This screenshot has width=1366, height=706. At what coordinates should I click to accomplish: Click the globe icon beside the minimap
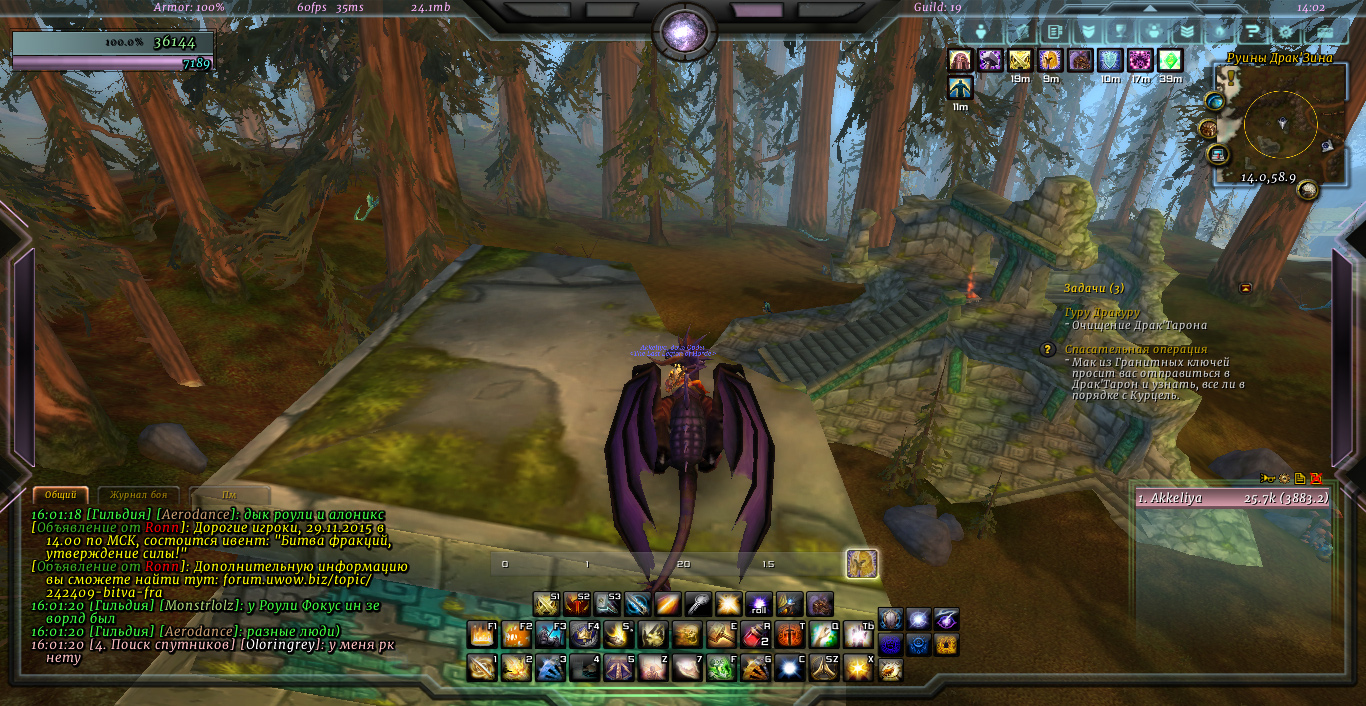click(1215, 101)
